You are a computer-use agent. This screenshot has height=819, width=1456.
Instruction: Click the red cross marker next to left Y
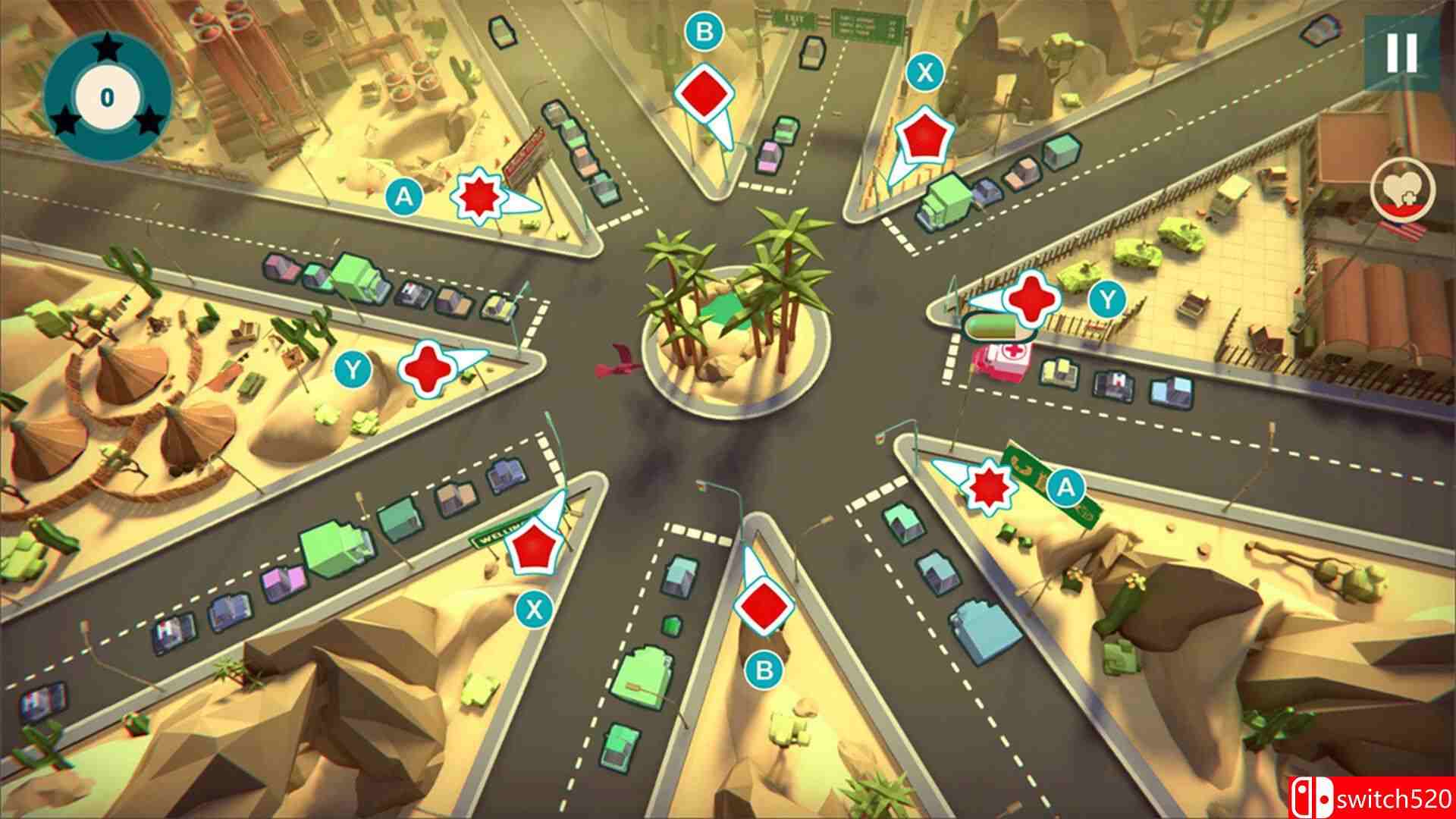427,369
